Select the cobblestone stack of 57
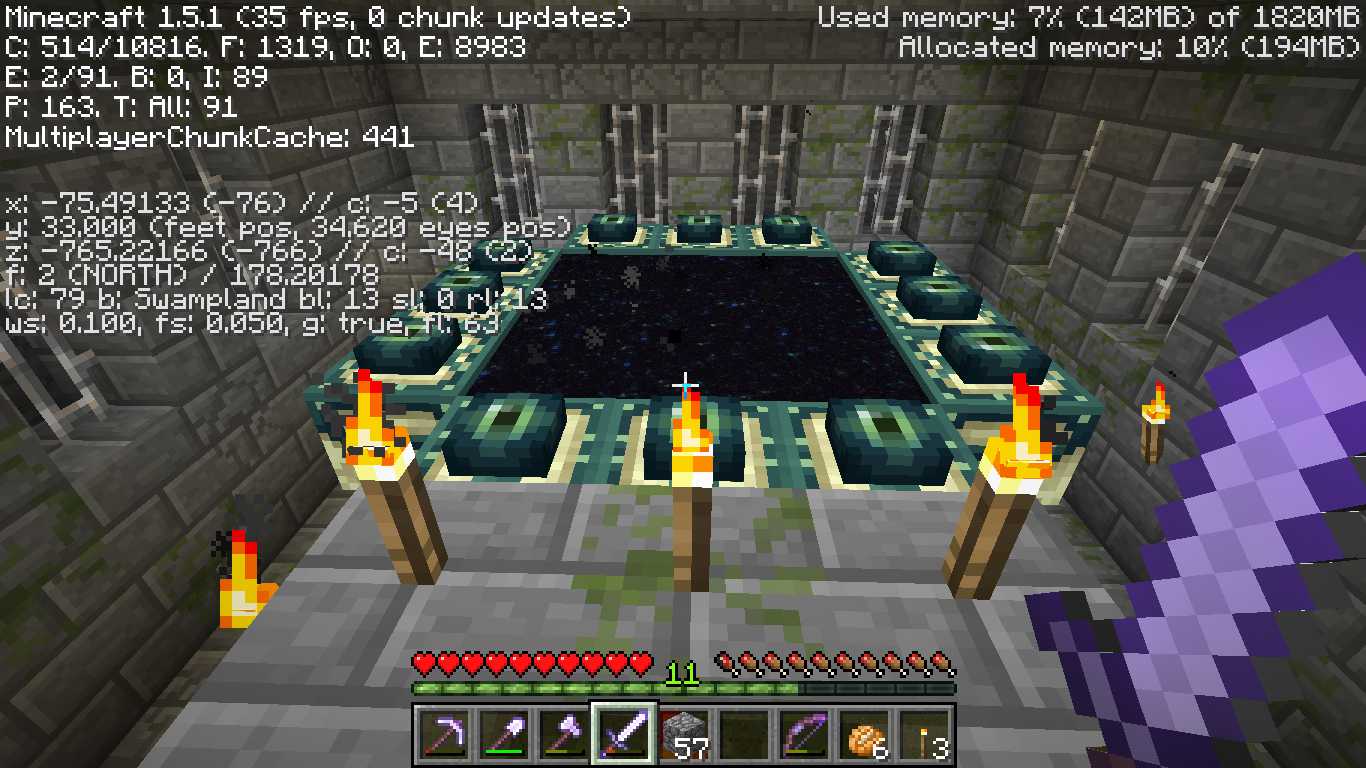Image resolution: width=1366 pixels, height=768 pixels. [684, 736]
